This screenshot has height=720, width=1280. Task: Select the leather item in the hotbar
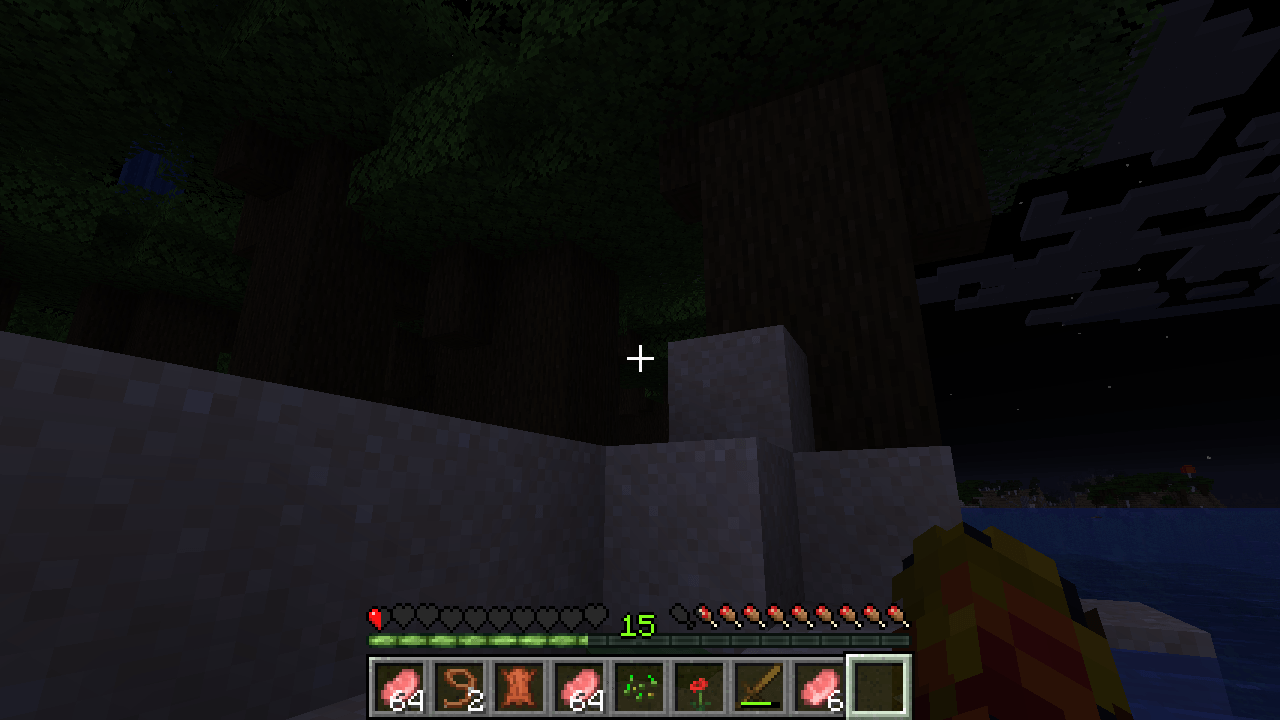pos(518,684)
